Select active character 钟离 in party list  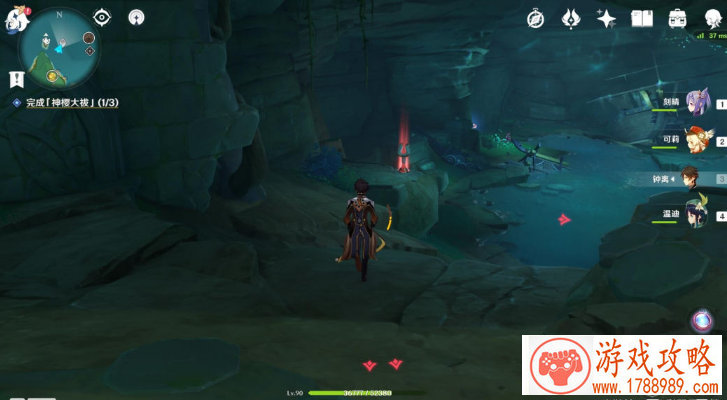pyautogui.click(x=693, y=178)
